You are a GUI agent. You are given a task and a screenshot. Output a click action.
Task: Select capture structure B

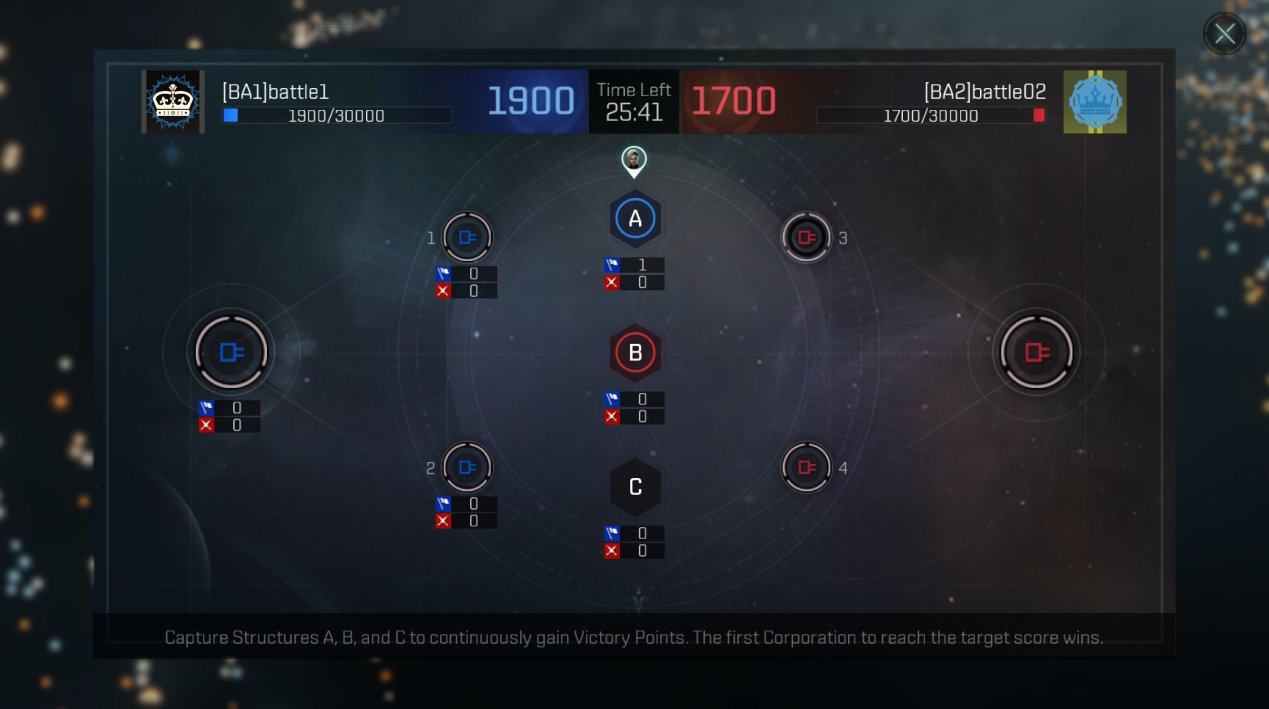635,352
